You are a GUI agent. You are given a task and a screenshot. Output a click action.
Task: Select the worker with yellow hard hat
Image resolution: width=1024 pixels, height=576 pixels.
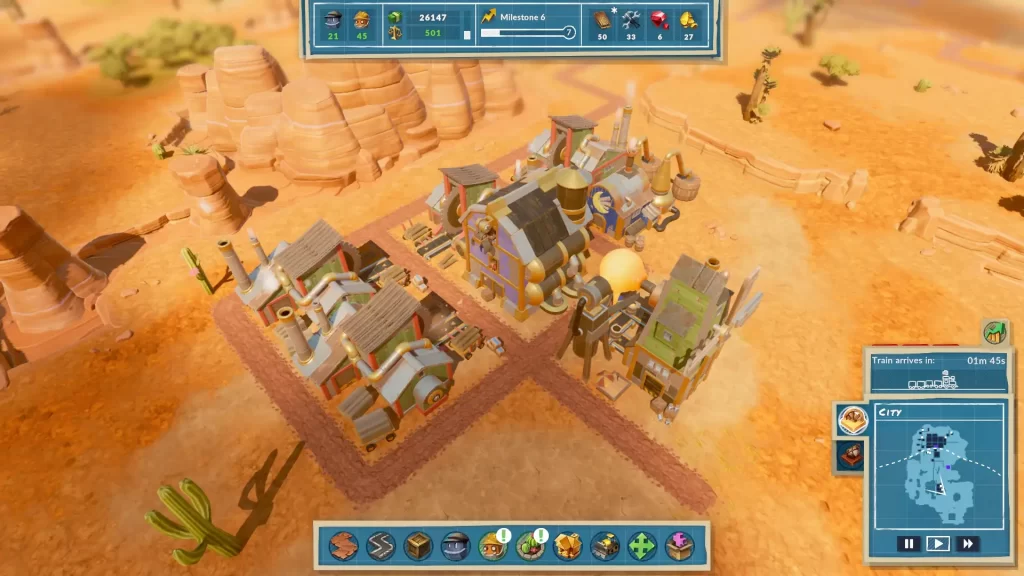pyautogui.click(x=492, y=545)
